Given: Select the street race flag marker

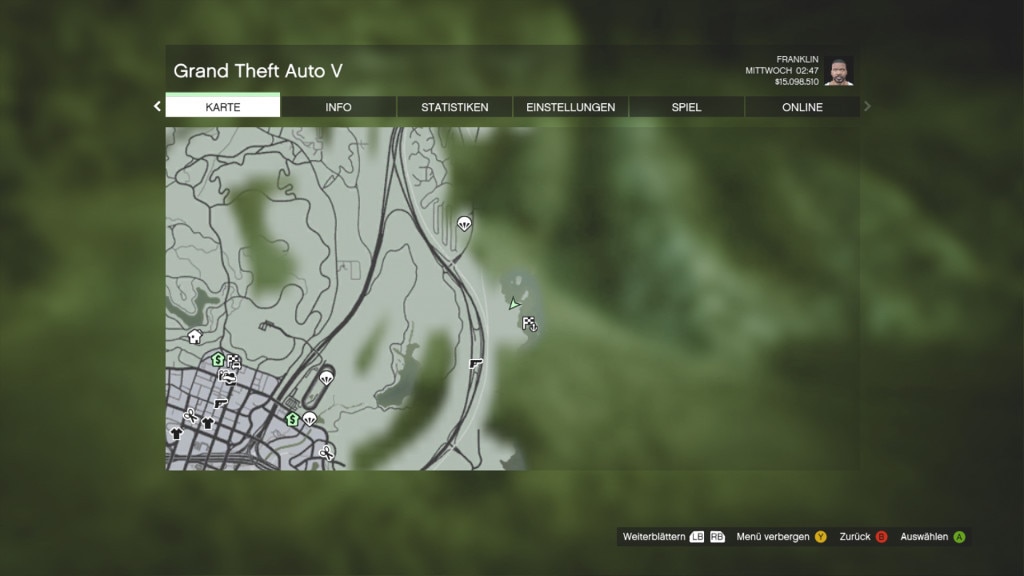Looking at the screenshot, I should click(x=234, y=362).
